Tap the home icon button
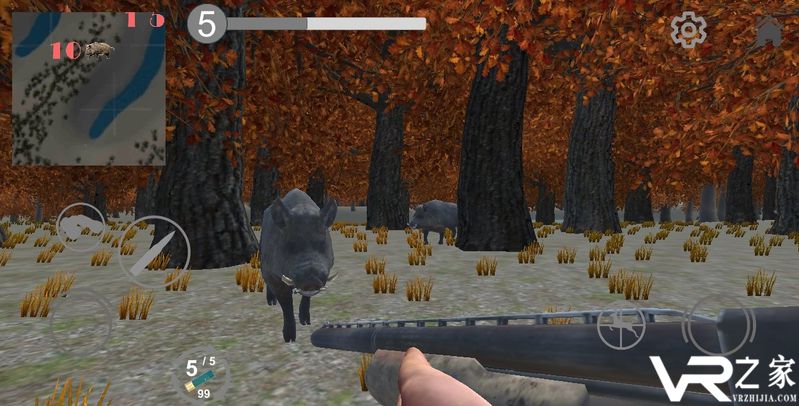The image size is (799, 406). click(x=769, y=30)
